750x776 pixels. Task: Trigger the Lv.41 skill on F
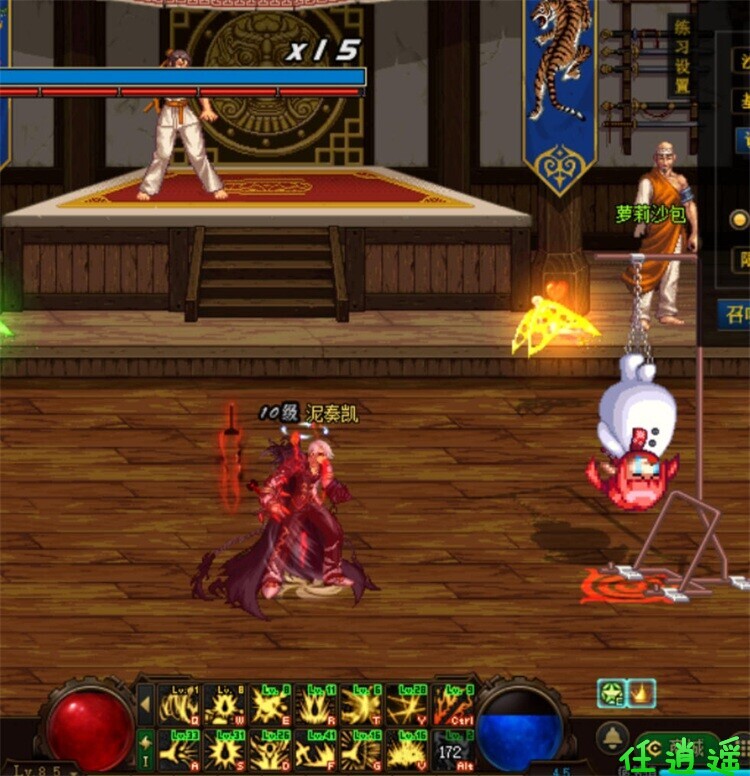click(x=317, y=749)
